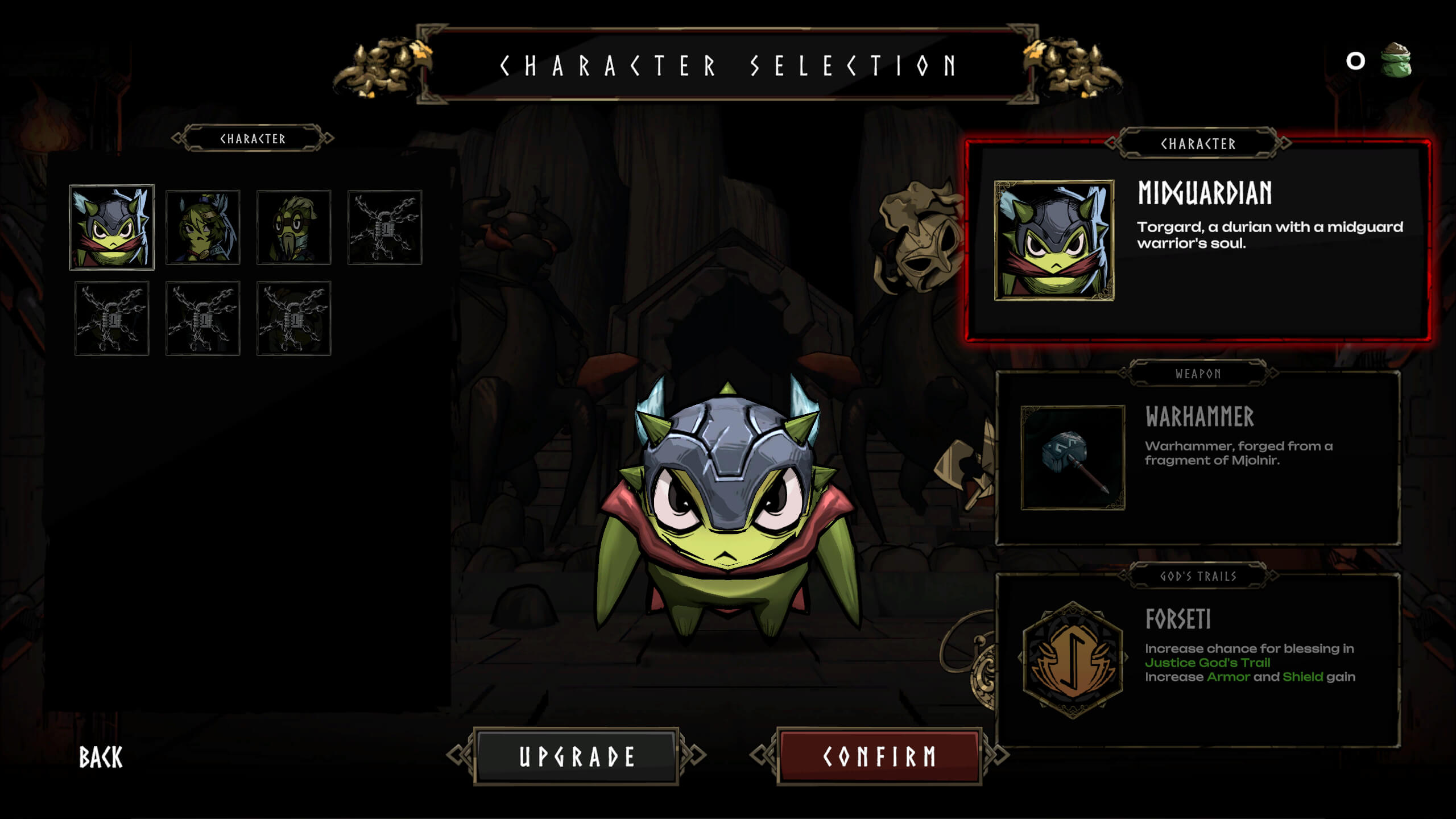Viewport: 1456px width, 819px height.
Task: Click the Forseti rune emblem icon
Action: point(1073,660)
